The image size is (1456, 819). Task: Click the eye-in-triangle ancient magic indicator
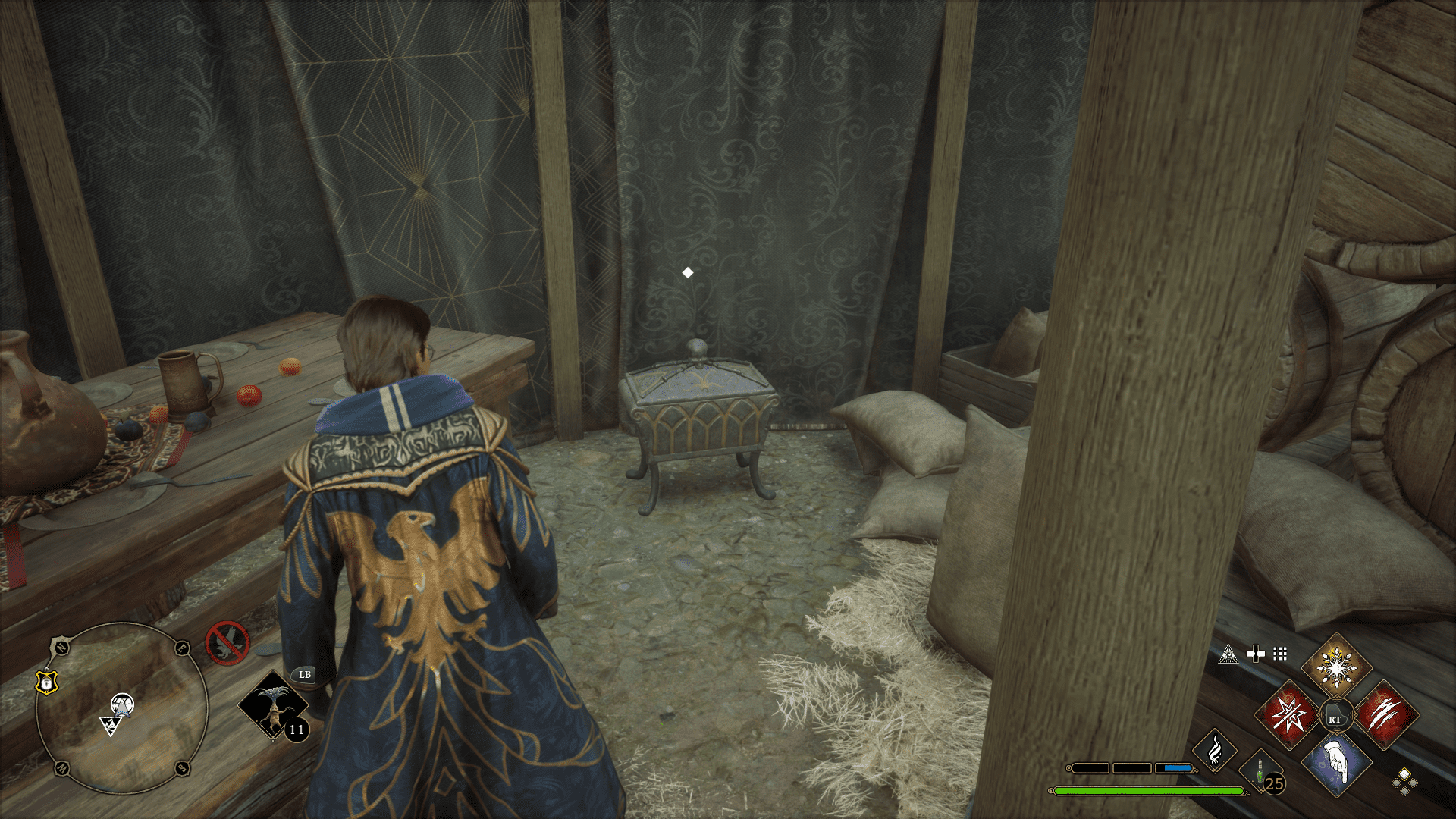tap(1228, 654)
